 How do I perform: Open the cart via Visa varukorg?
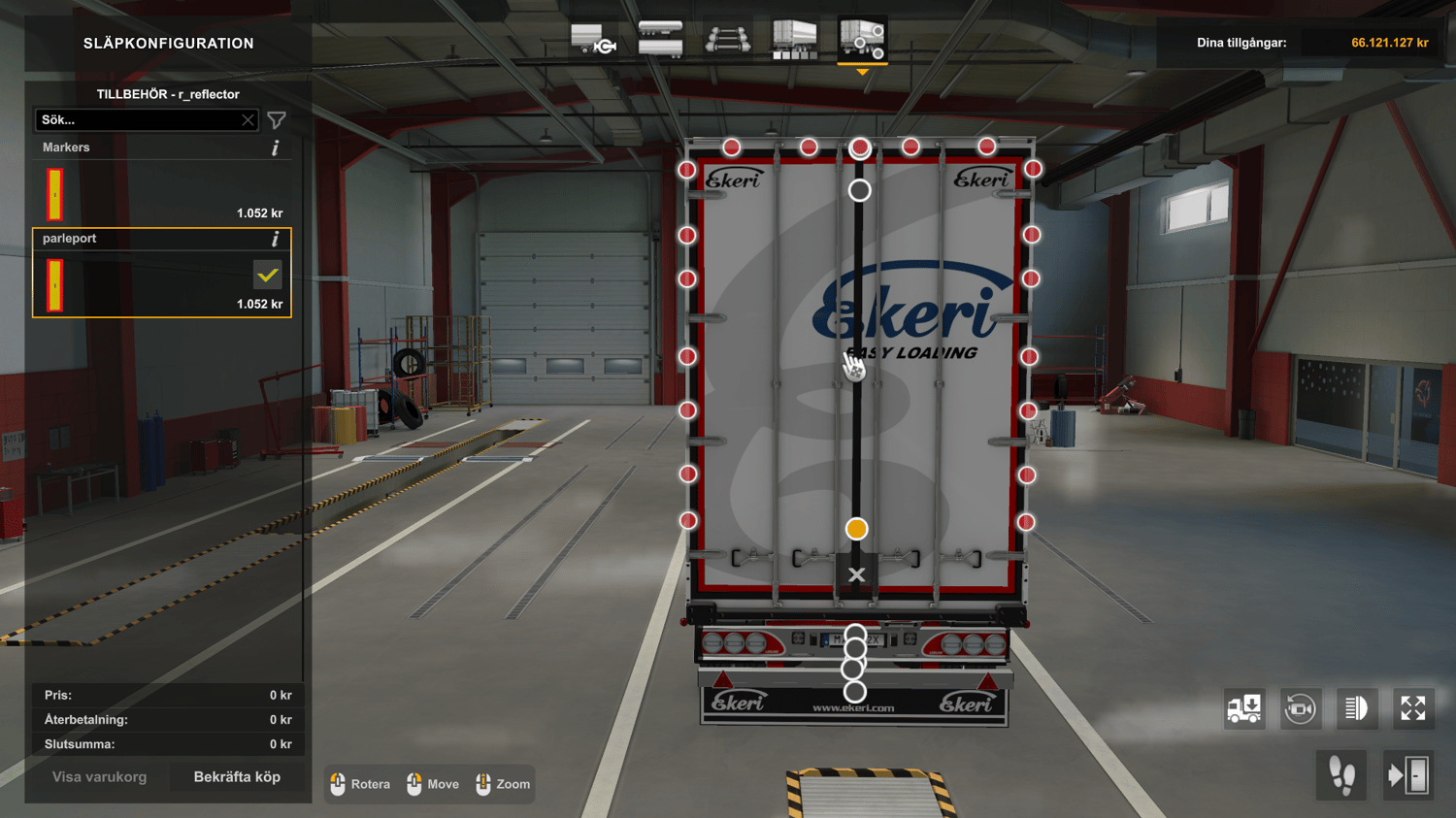[x=99, y=777]
